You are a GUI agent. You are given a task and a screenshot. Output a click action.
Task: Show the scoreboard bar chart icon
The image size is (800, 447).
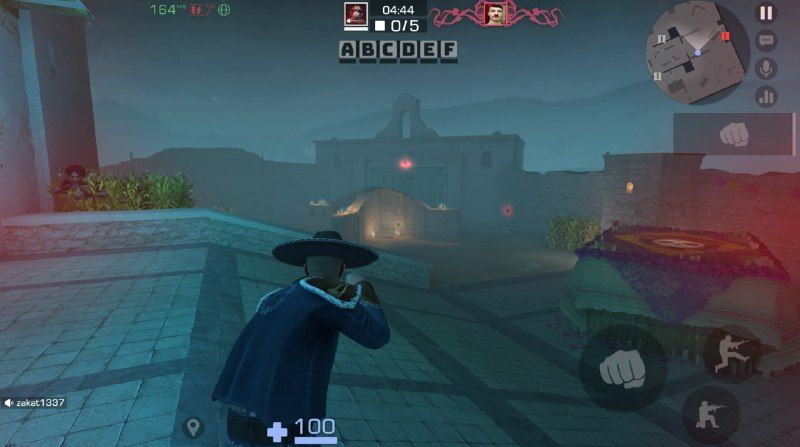(x=766, y=96)
